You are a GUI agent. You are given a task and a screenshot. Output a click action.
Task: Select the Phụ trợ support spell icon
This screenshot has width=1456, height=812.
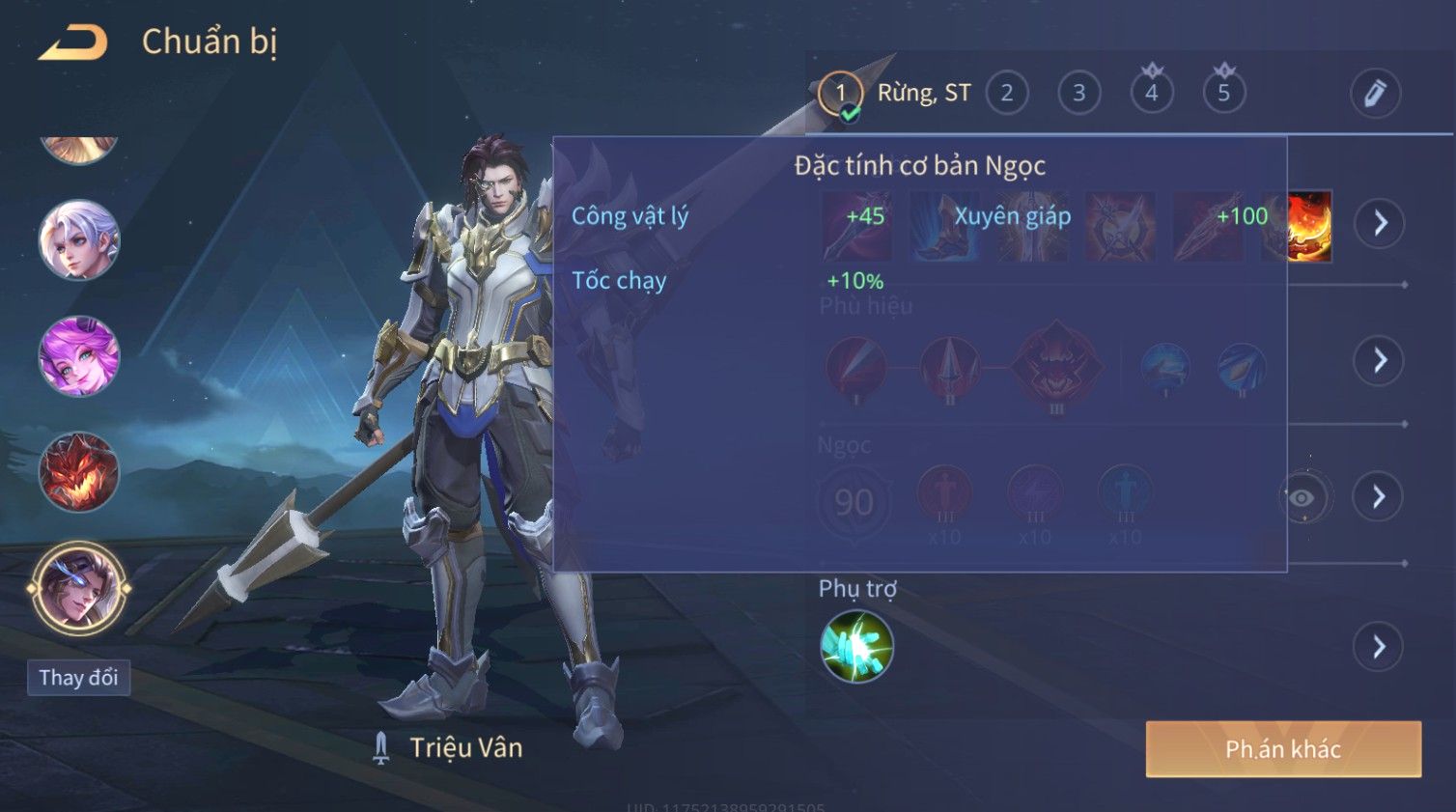[x=856, y=647]
